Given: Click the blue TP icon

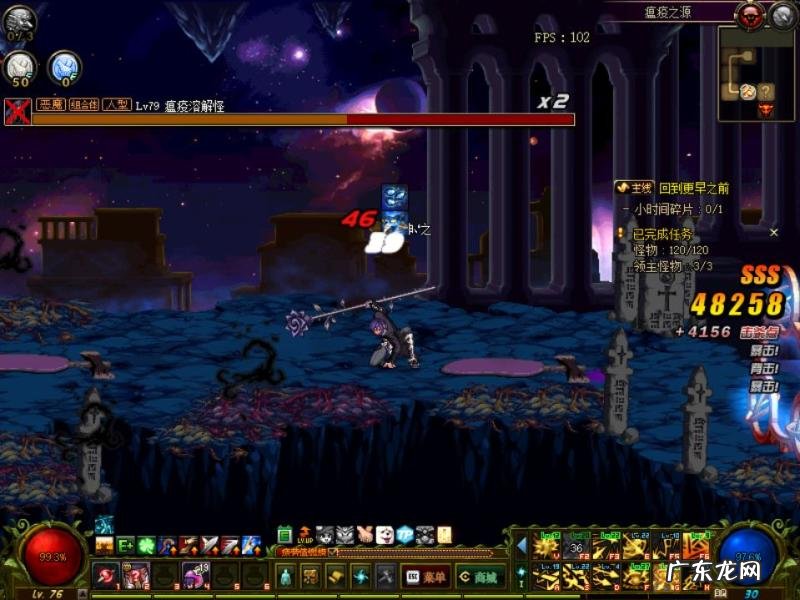Looking at the screenshot, I should (405, 534).
